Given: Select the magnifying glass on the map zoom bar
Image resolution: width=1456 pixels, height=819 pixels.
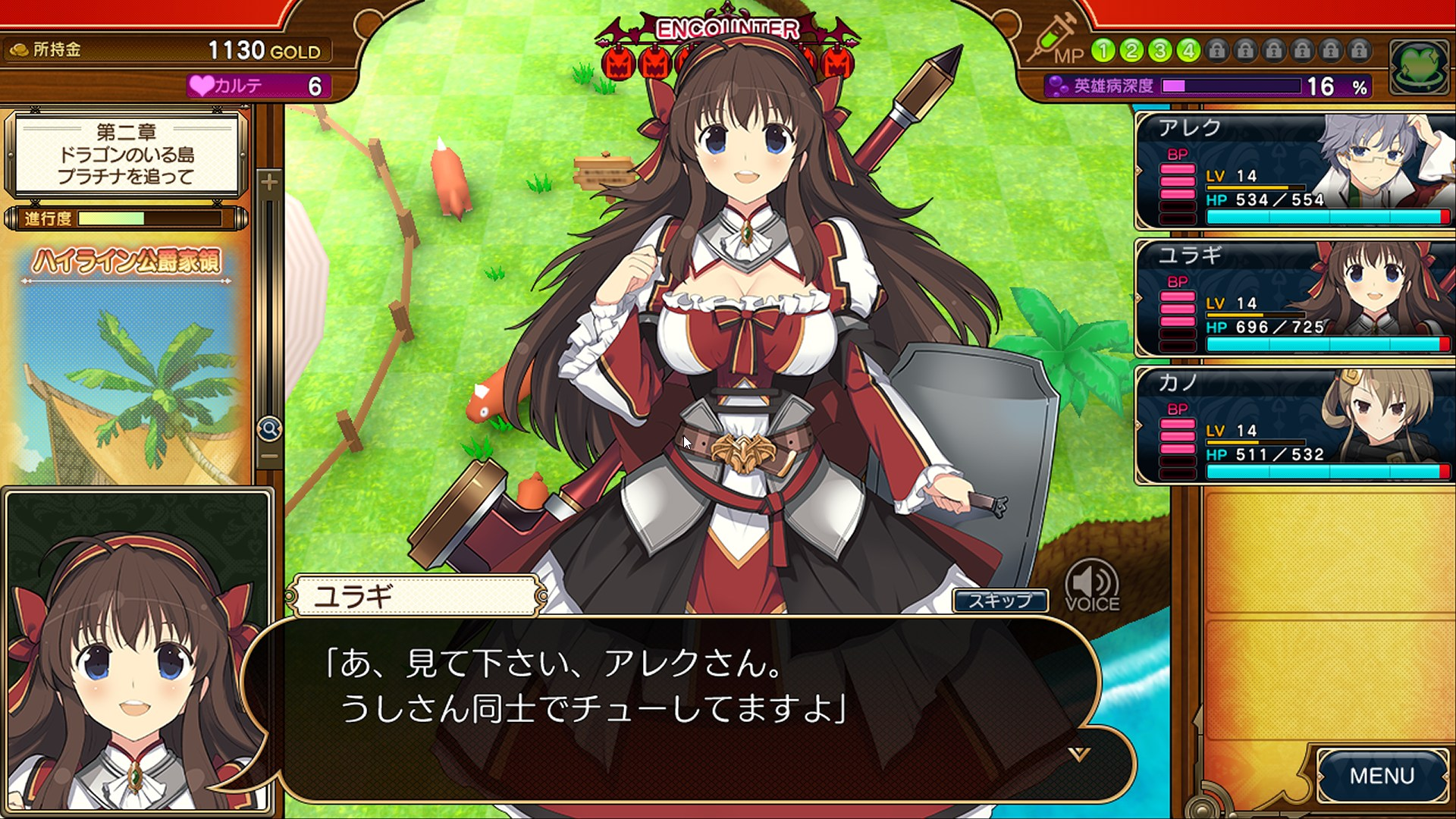Looking at the screenshot, I should (x=269, y=428).
